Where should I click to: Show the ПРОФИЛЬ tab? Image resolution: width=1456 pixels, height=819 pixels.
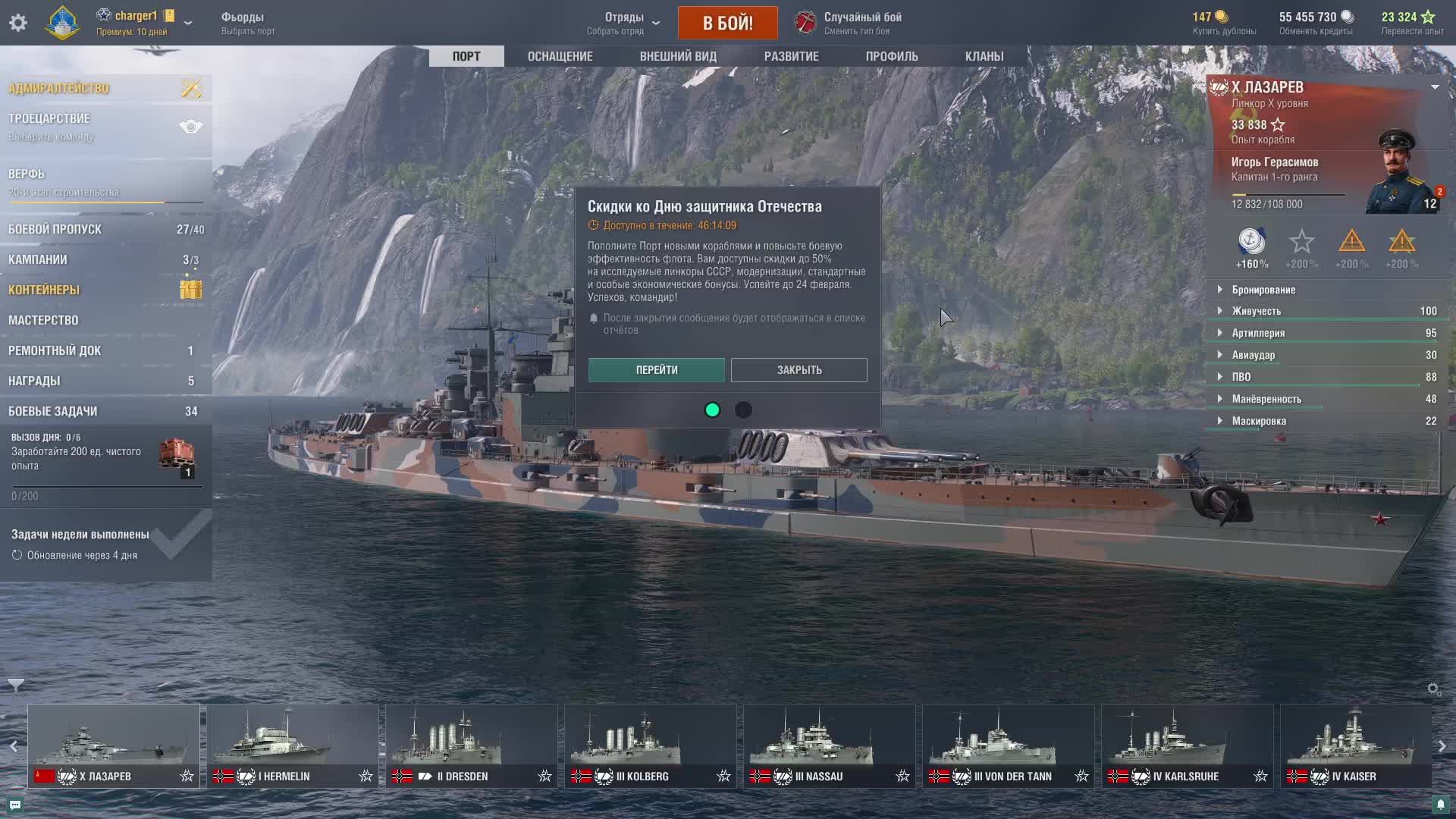[892, 56]
